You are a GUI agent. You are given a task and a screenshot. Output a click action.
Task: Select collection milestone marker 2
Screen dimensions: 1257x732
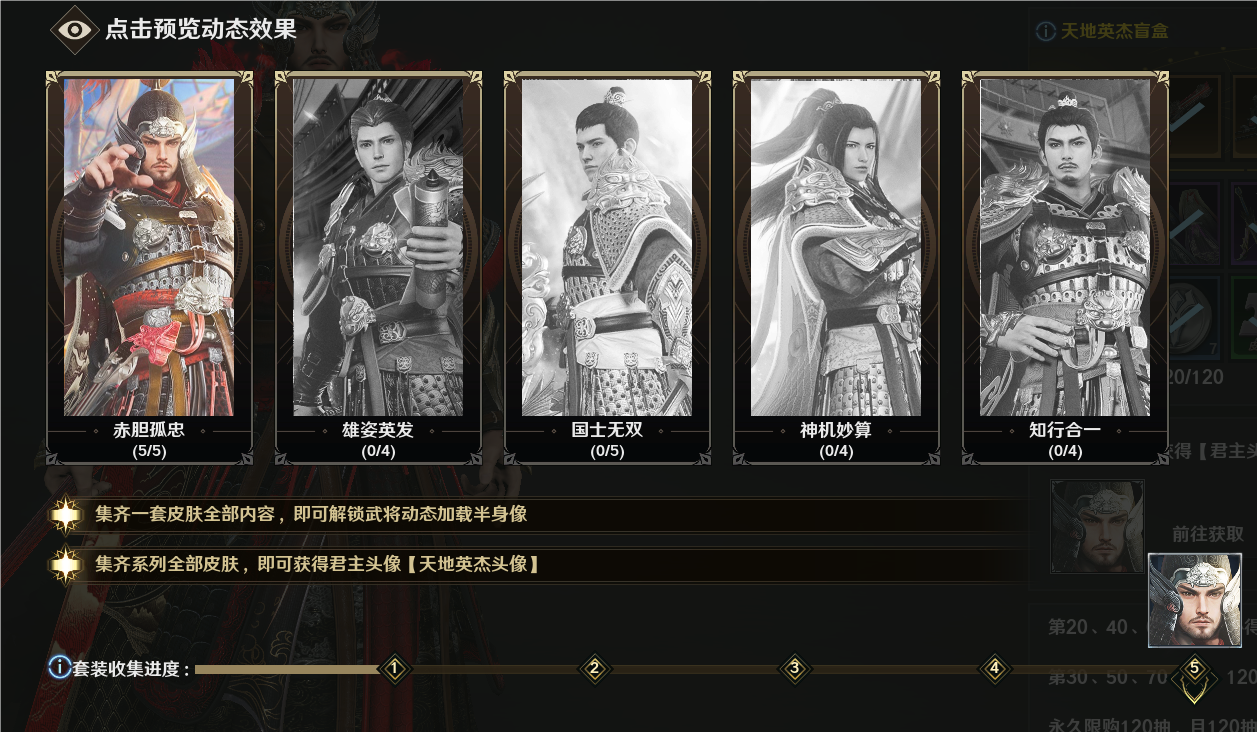click(595, 668)
